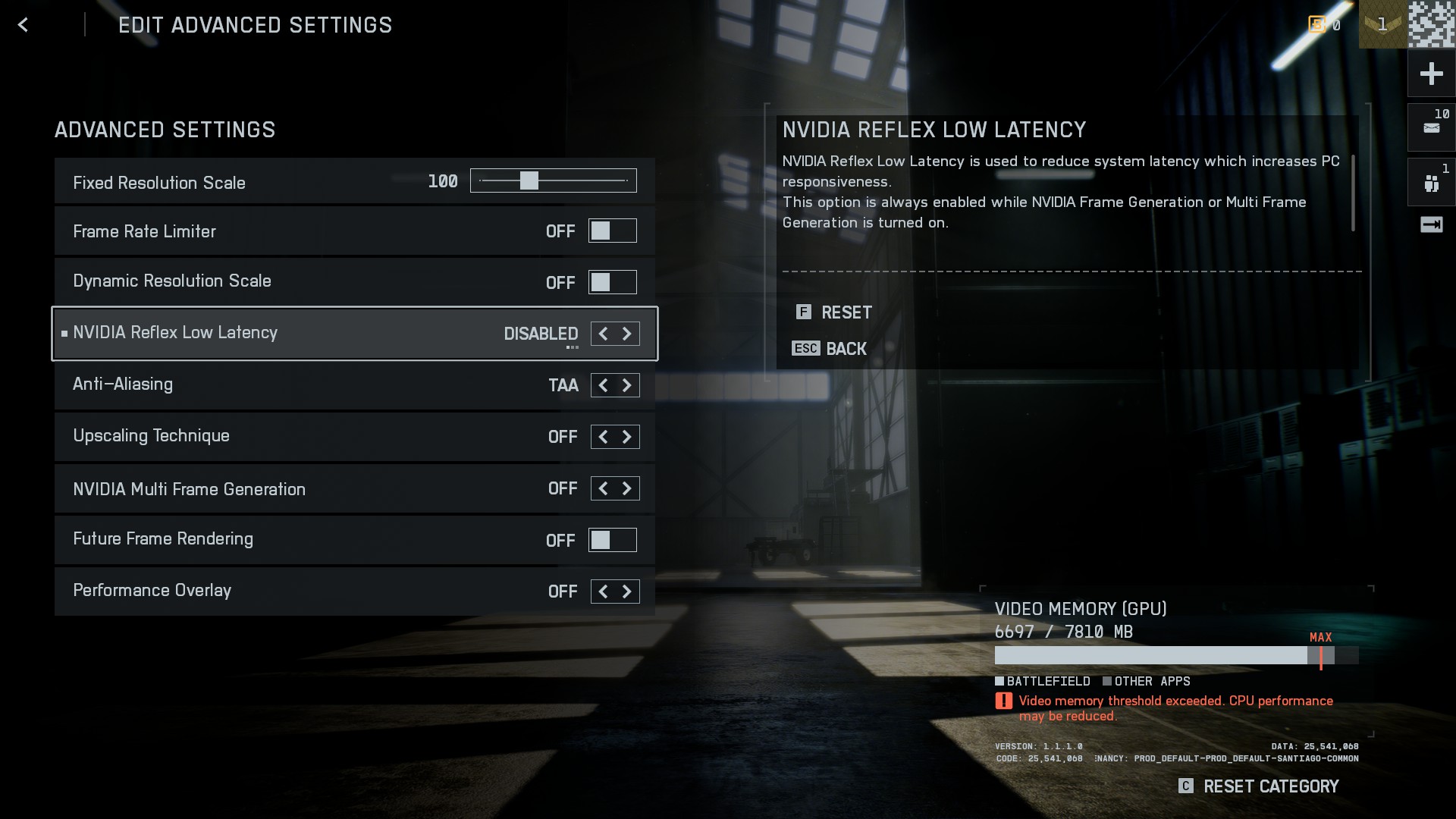Select previous NVIDIA Reflex Low Latency option
The width and height of the screenshot is (1456, 819).
(603, 334)
